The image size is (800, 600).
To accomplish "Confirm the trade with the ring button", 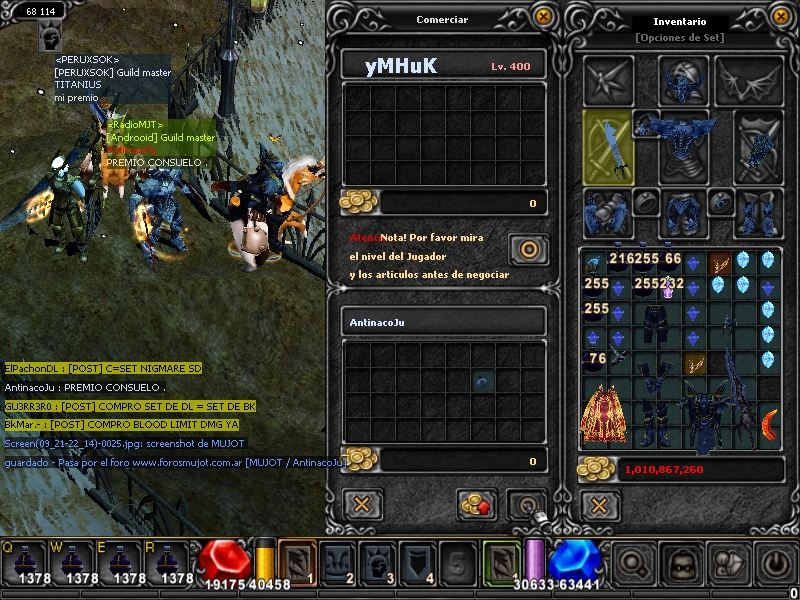I will coord(524,504).
